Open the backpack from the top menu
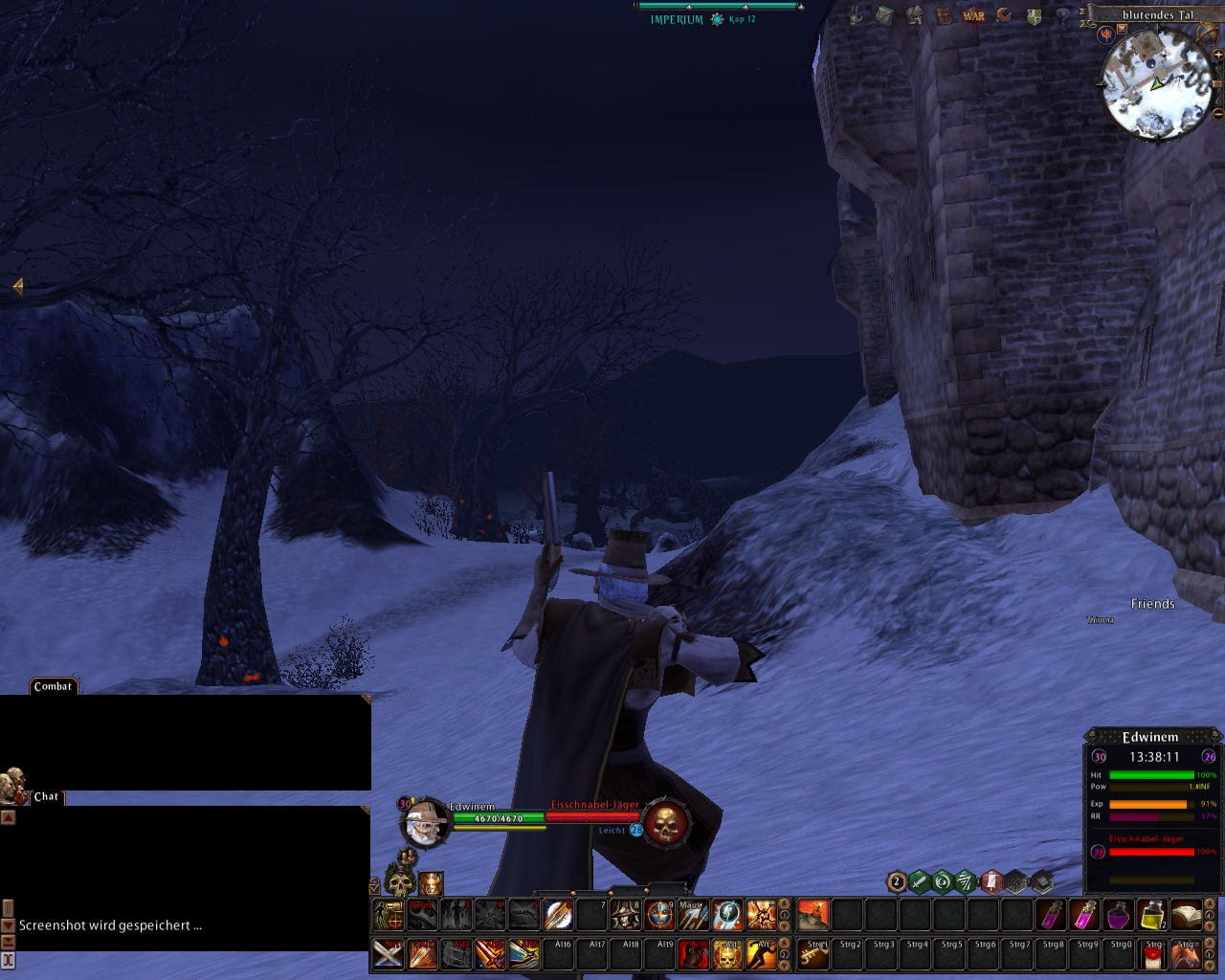Viewport: 1225px width, 980px height. click(885, 15)
